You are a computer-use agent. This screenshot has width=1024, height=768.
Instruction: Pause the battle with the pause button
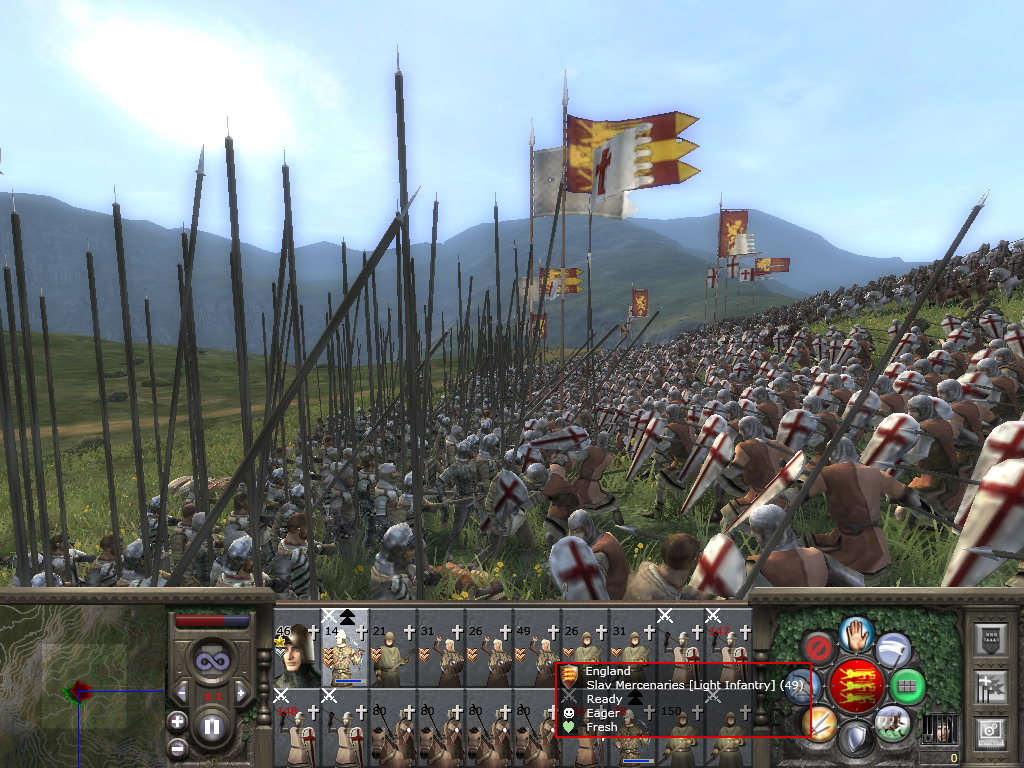tap(211, 726)
